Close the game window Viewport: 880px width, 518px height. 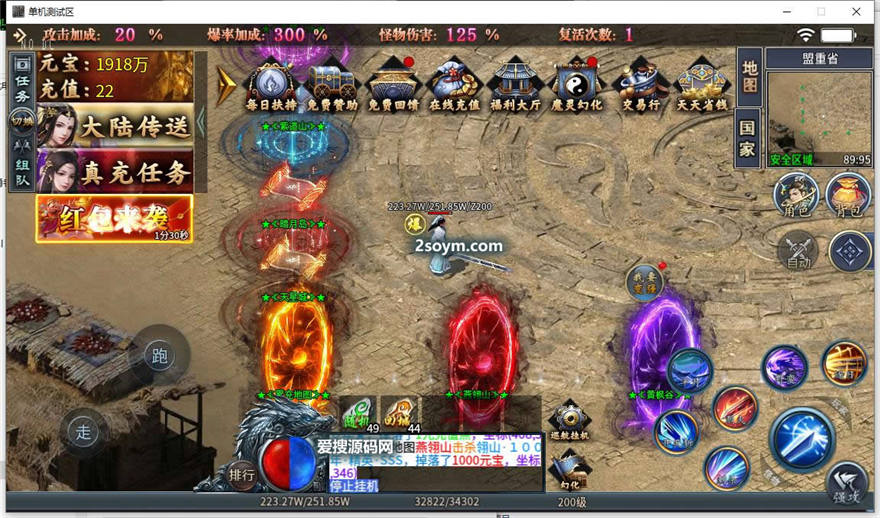click(857, 11)
